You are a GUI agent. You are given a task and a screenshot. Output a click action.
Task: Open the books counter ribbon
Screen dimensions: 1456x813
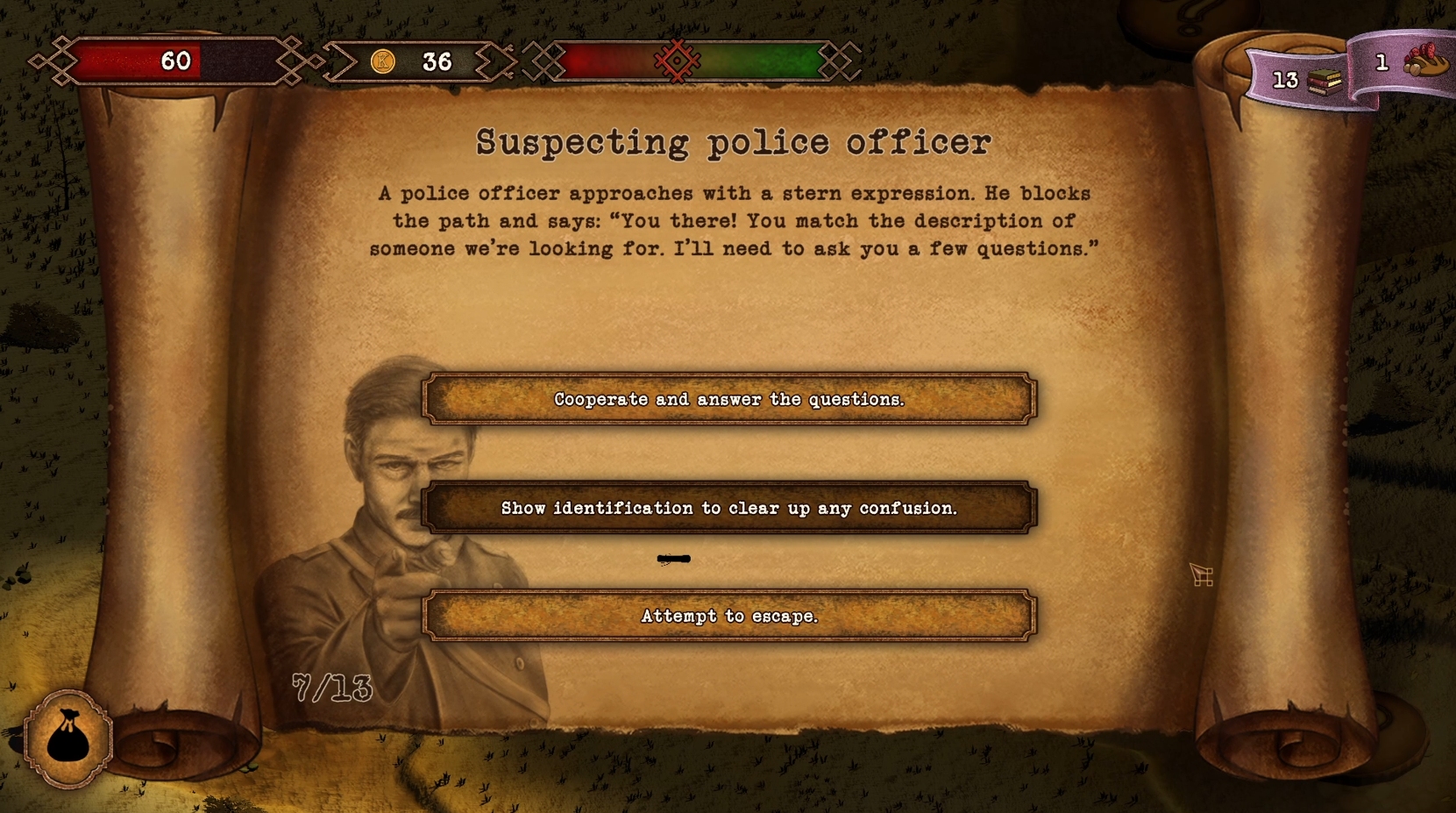pyautogui.click(x=1302, y=80)
